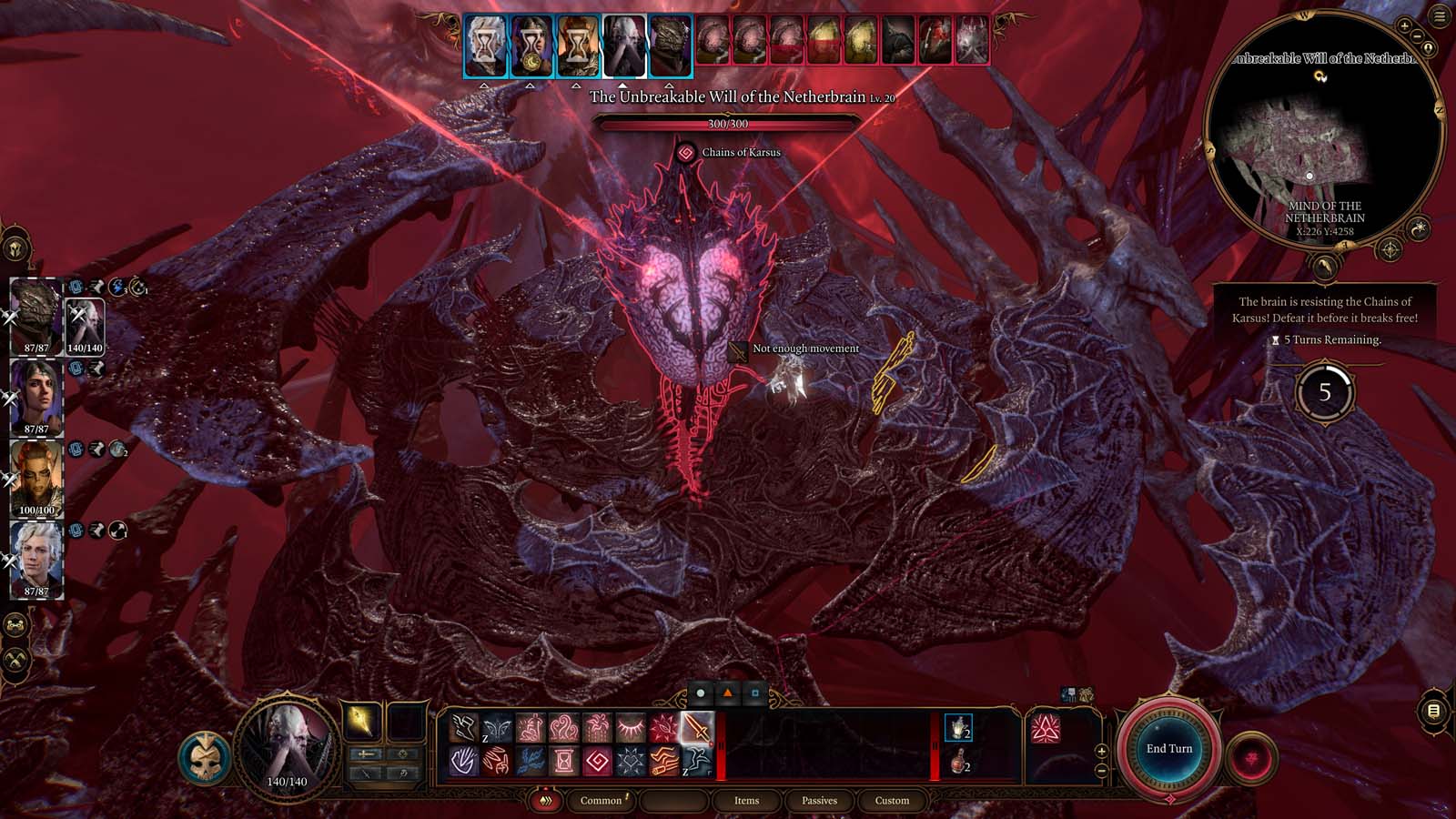Select the red potion flask item slot
1456x819 pixels.
click(957, 761)
